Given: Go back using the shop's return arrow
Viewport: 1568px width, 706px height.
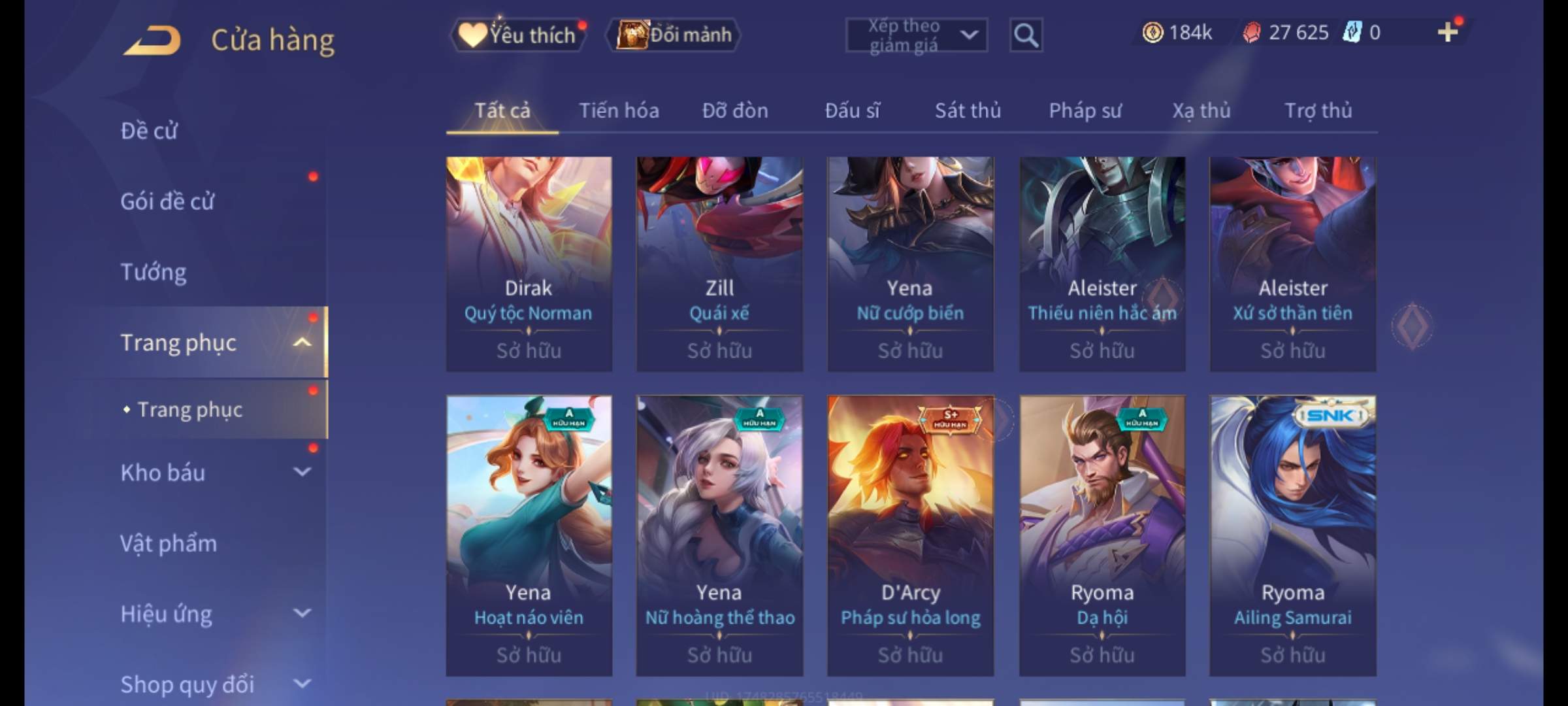Looking at the screenshot, I should click(152, 41).
